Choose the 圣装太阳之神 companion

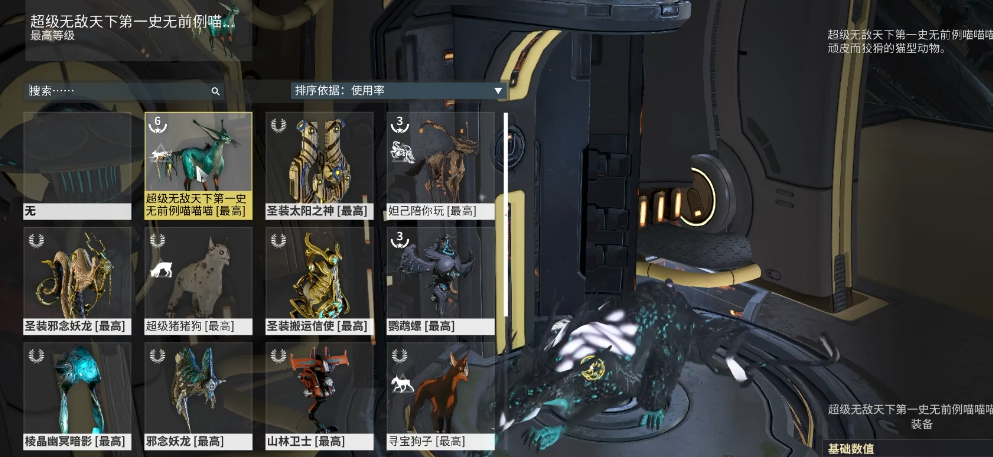click(319, 165)
